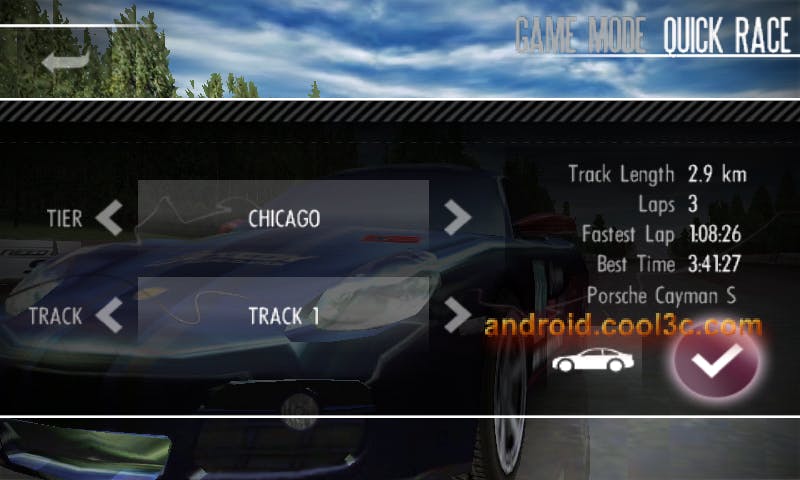800x480 pixels.
Task: Switch to previous track with left arrow
Action: click(109, 316)
